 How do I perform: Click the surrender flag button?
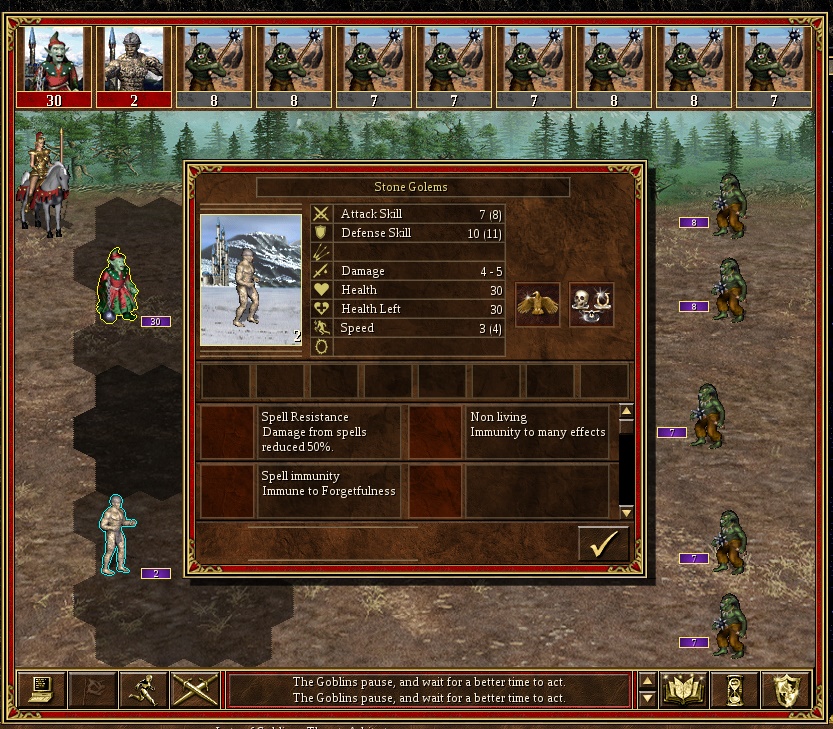[x=93, y=689]
